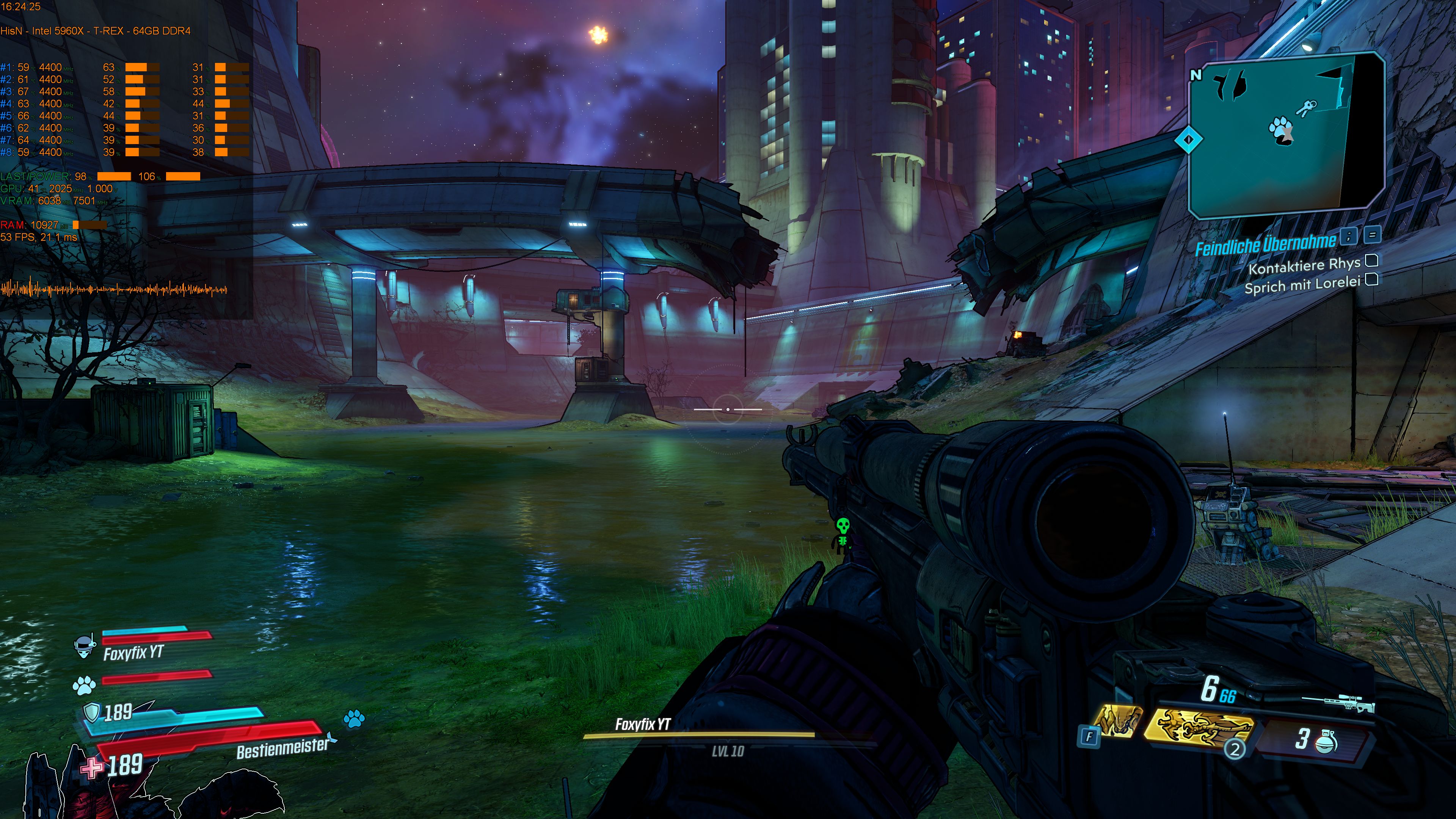Tick the Kontaktiere Rhys objective checkbox
The width and height of the screenshot is (1456, 819).
1372,260
